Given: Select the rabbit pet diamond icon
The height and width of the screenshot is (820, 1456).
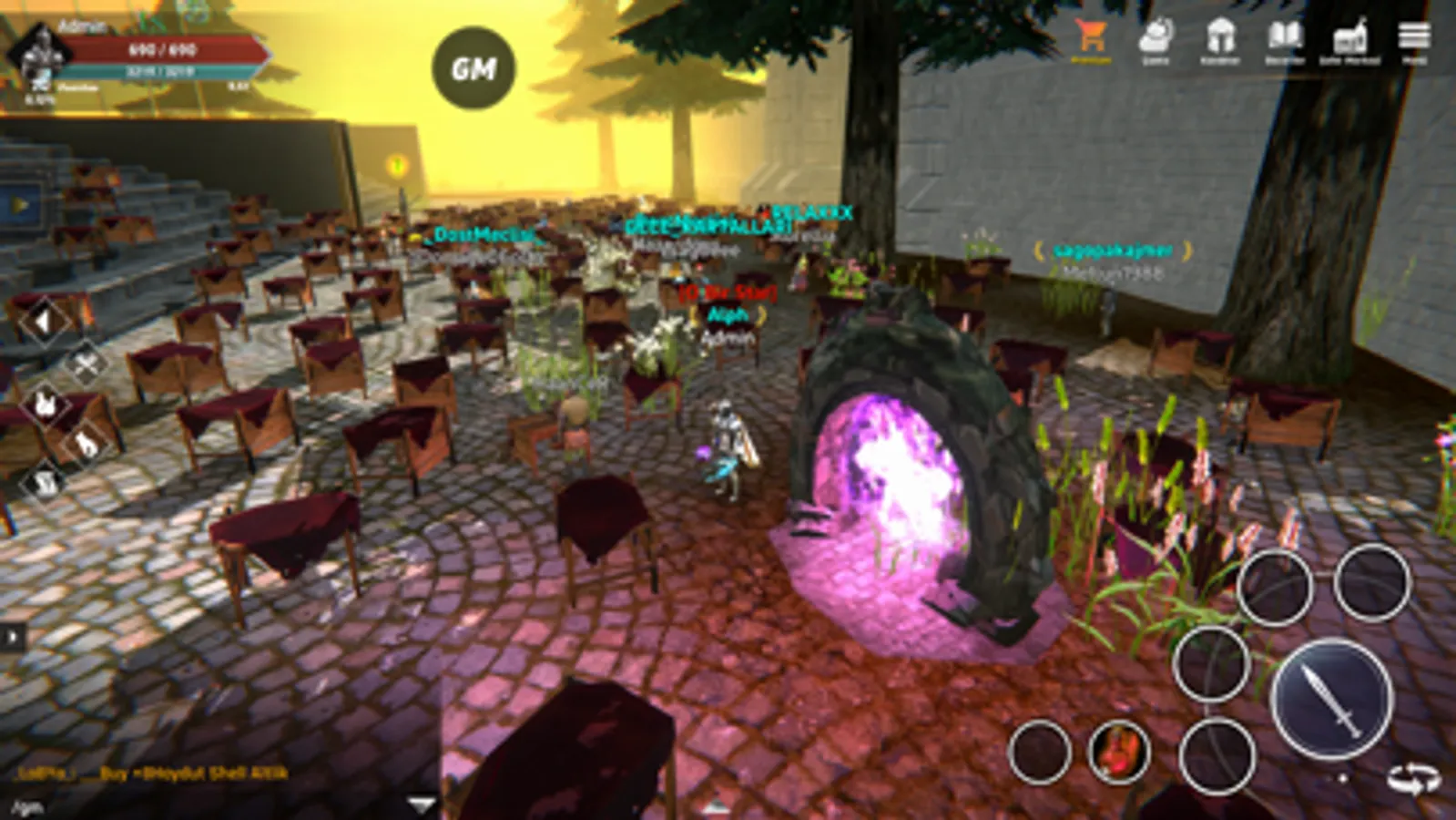Looking at the screenshot, I should [x=45, y=405].
